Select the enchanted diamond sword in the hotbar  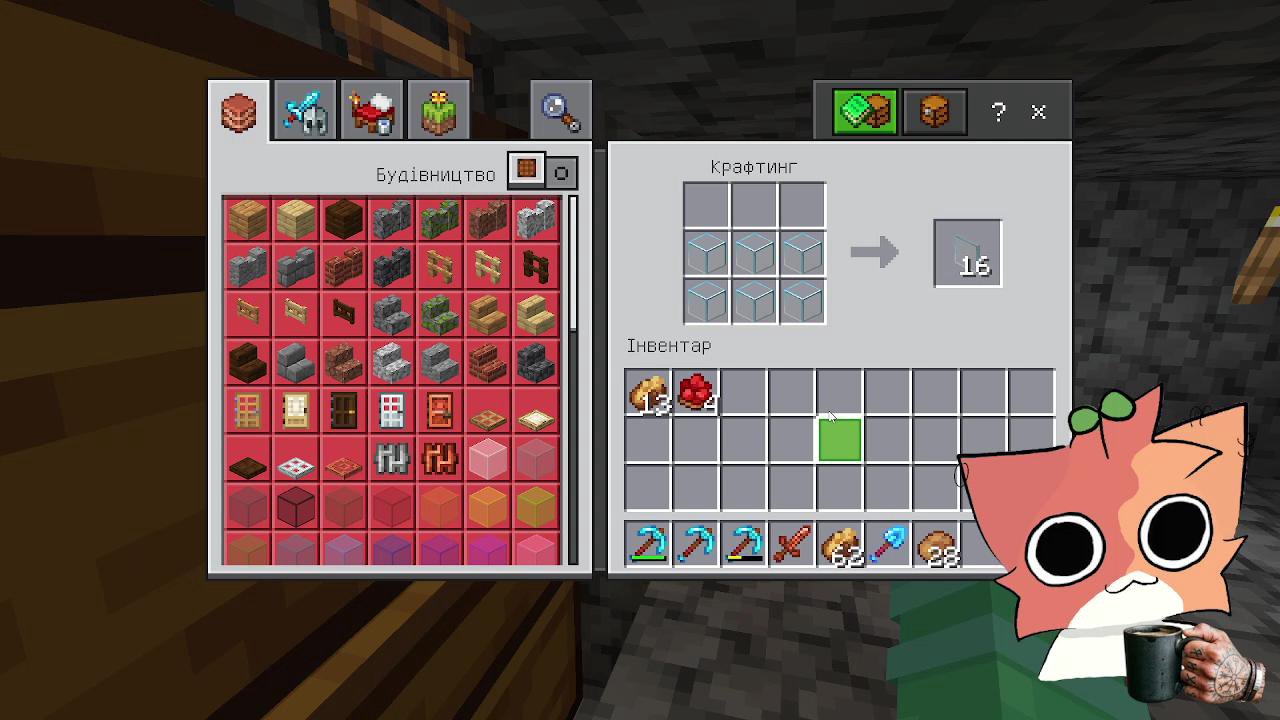pos(791,545)
